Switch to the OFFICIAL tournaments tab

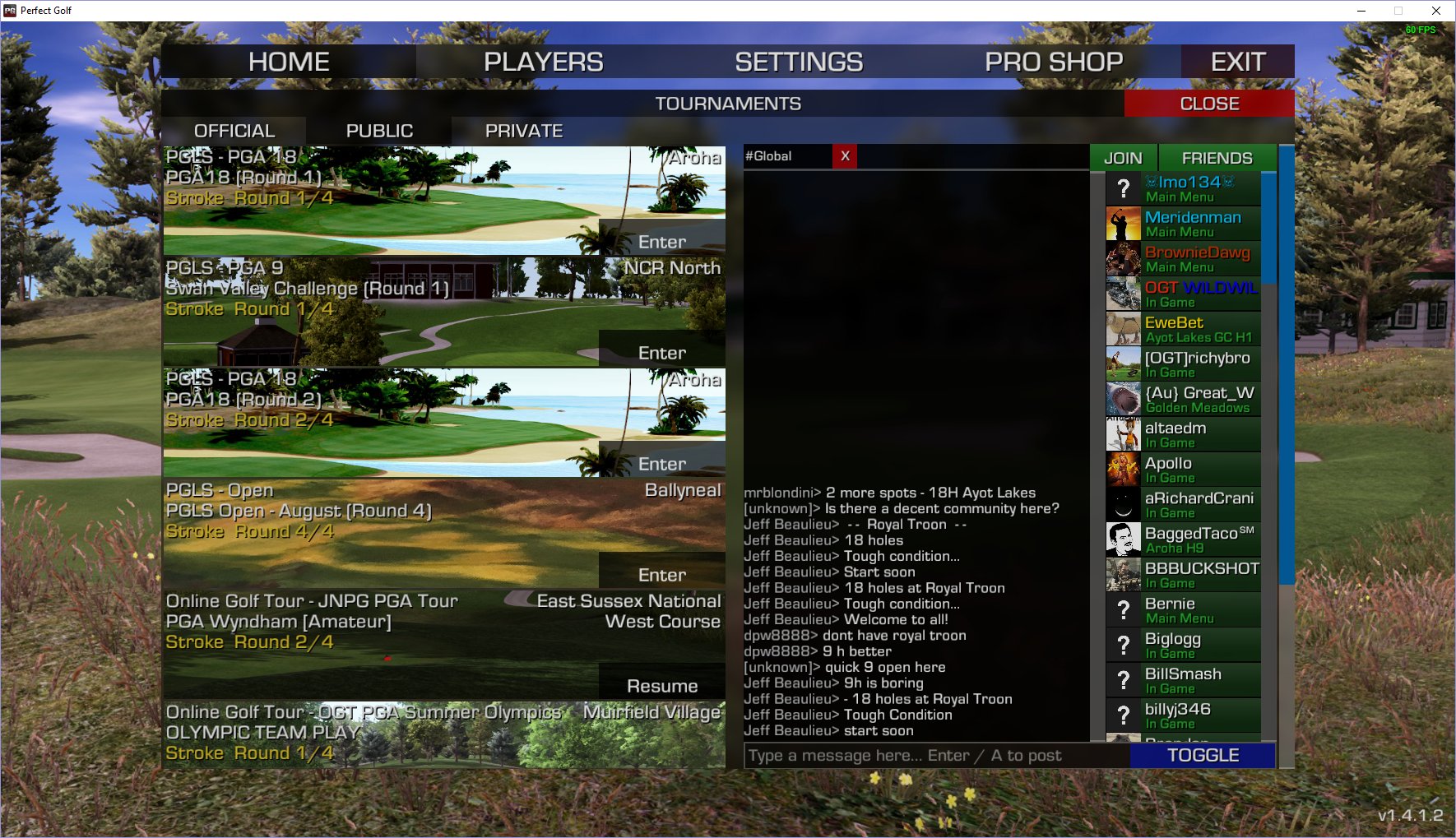234,131
